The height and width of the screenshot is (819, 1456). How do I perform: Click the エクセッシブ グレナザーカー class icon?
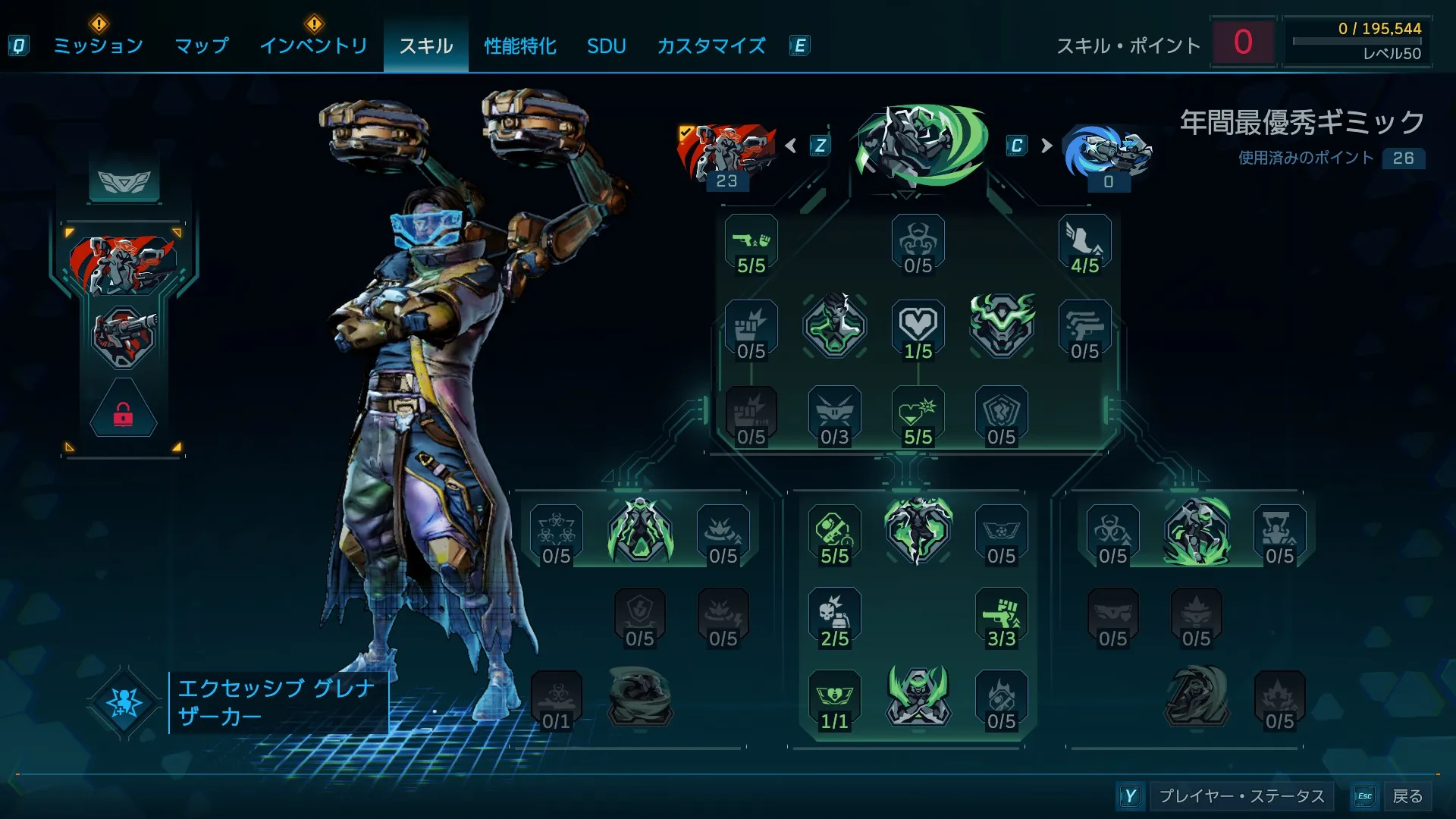pos(124,703)
